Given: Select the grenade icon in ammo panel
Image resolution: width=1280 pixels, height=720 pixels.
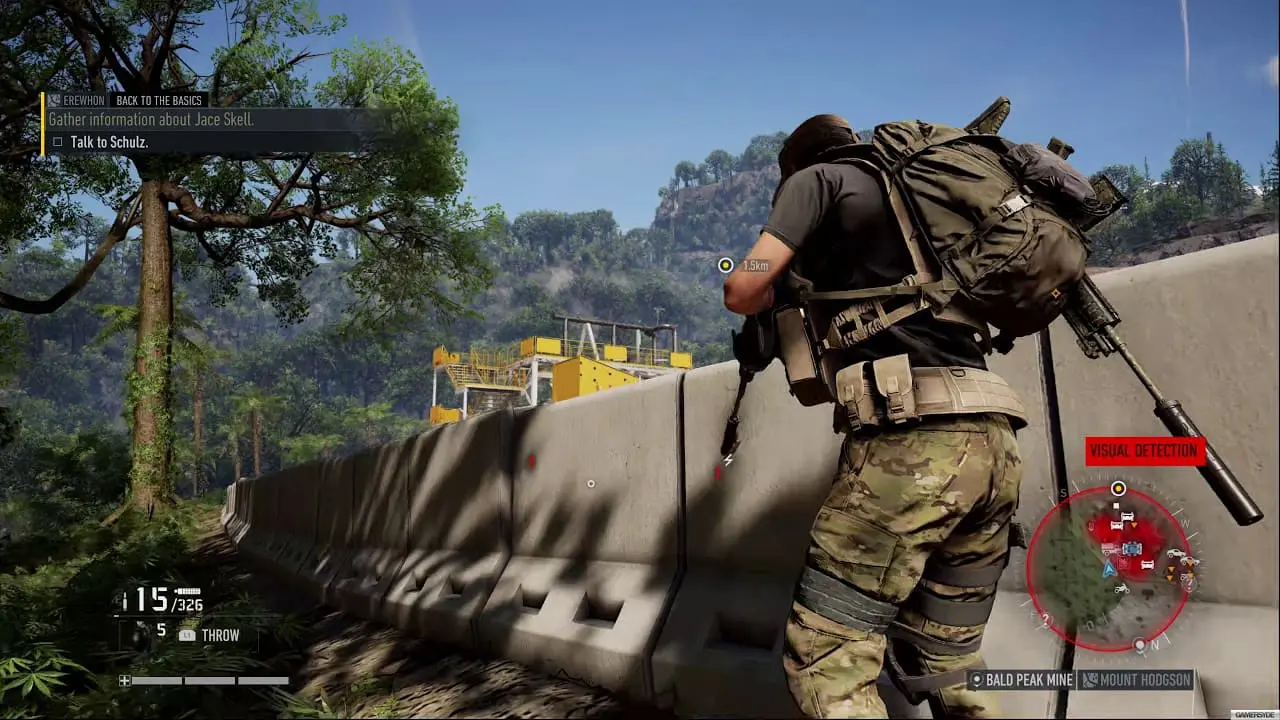Looking at the screenshot, I should point(137,638).
